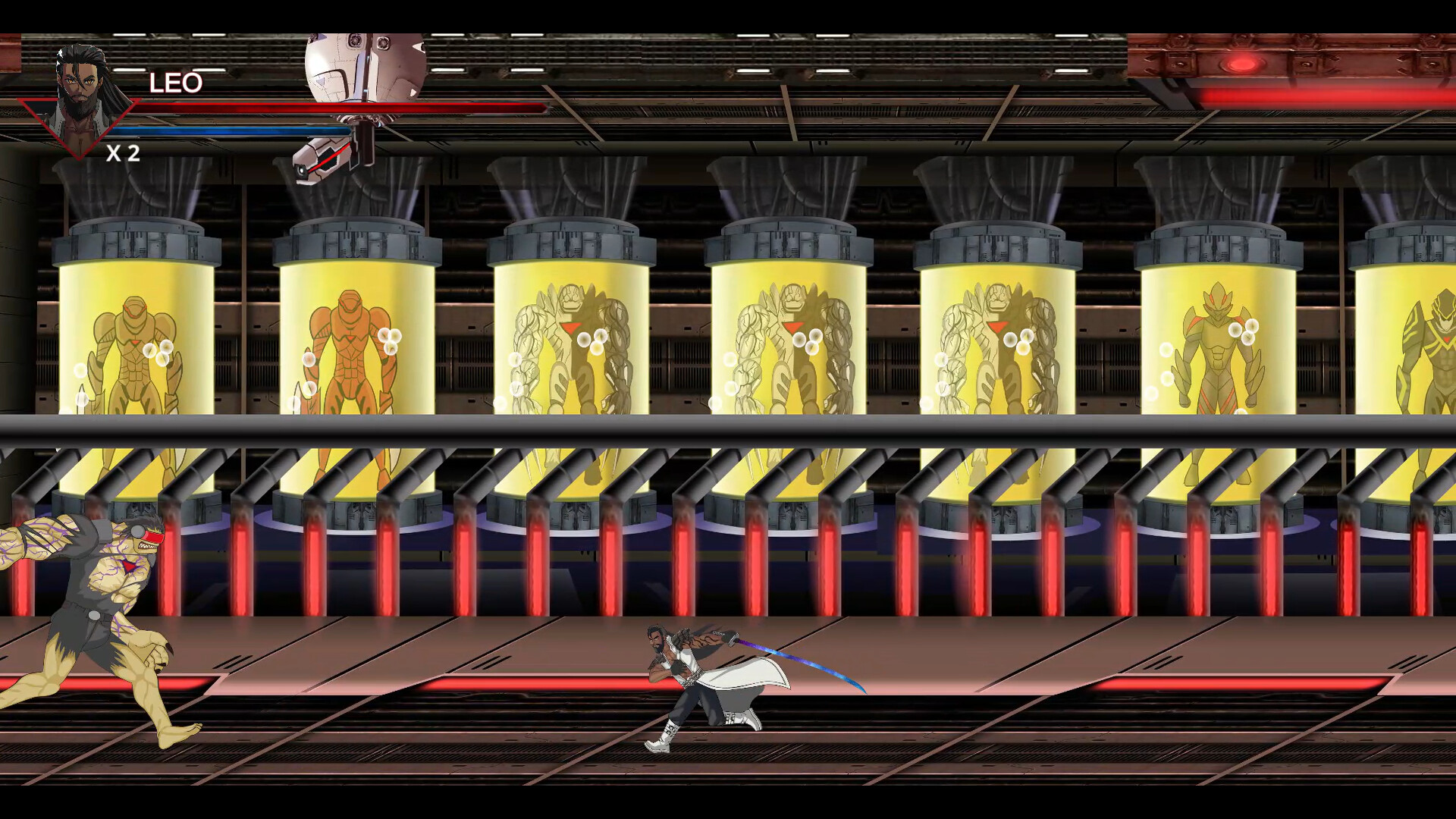Select Leo's character portrait icon

80,87
